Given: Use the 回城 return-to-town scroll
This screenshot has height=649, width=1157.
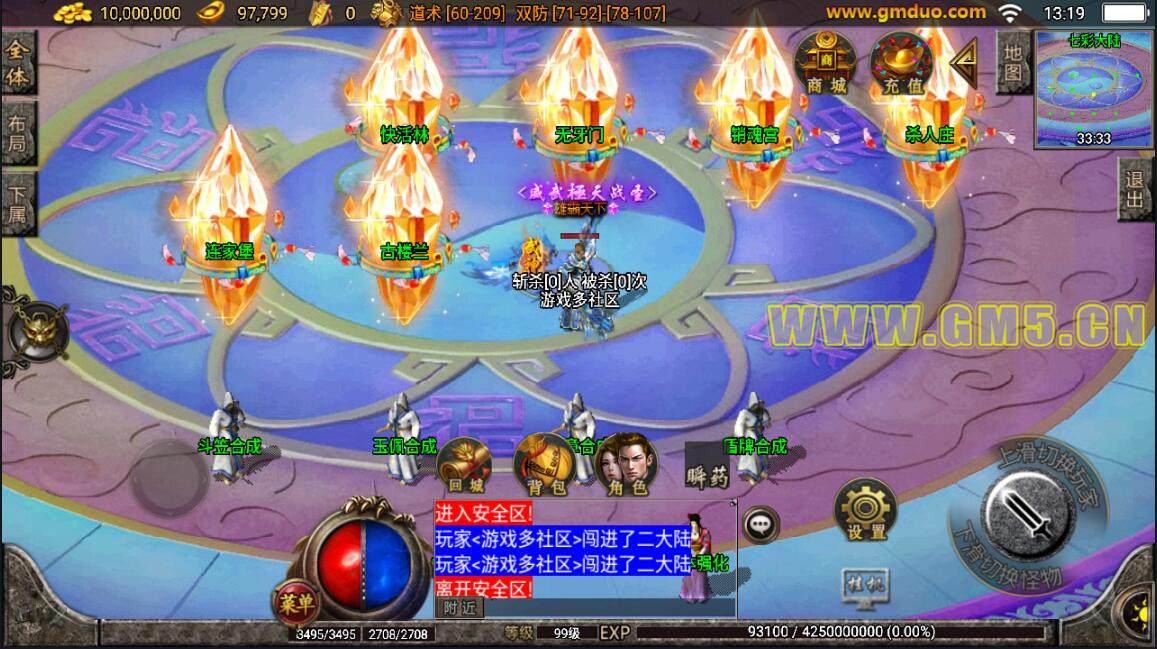Looking at the screenshot, I should [x=465, y=467].
